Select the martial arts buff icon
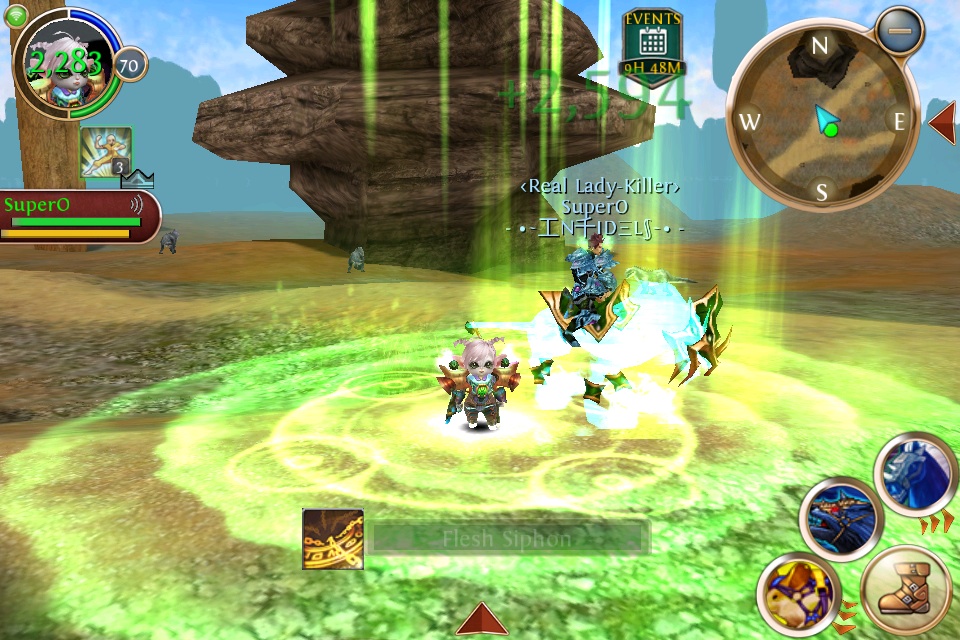The width and height of the screenshot is (960, 640). pyautogui.click(x=105, y=152)
